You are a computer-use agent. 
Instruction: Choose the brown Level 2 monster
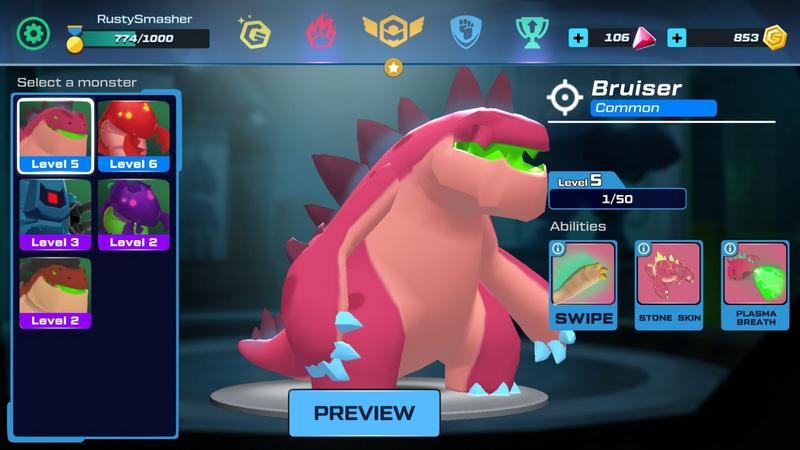pos(55,292)
